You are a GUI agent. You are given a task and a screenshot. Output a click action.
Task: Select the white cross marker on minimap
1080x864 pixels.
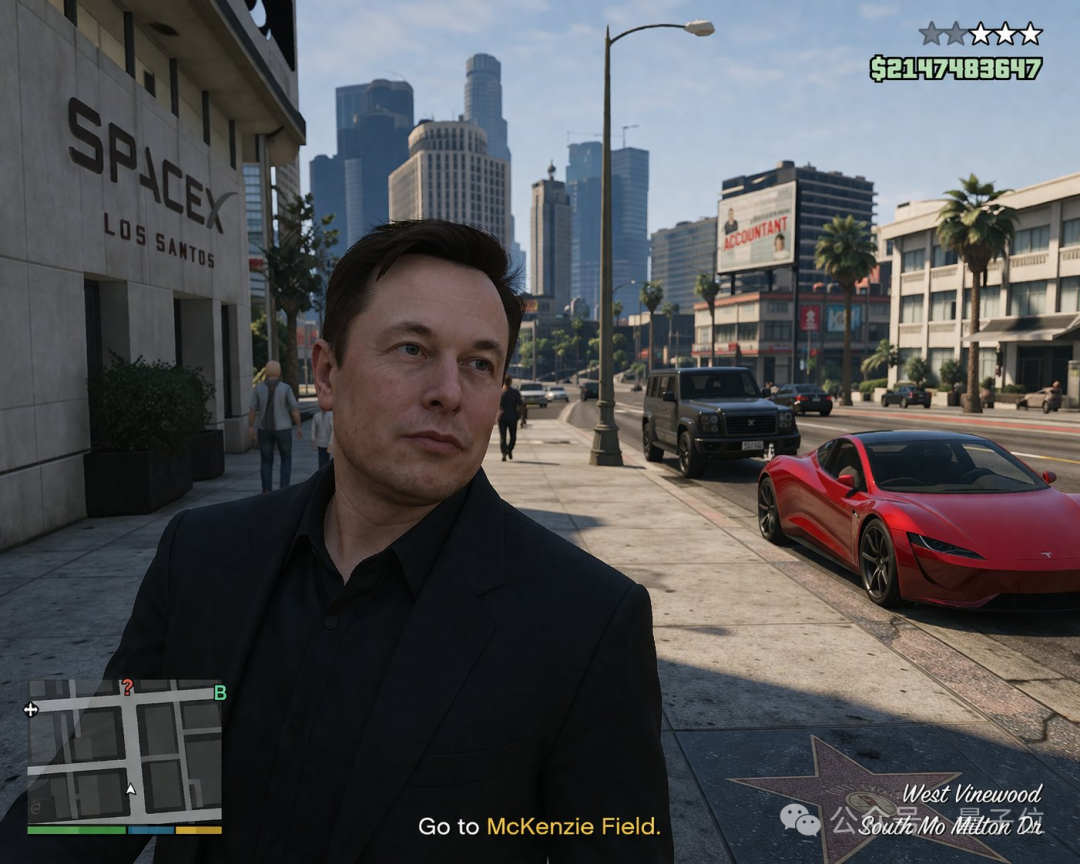pos(31,709)
